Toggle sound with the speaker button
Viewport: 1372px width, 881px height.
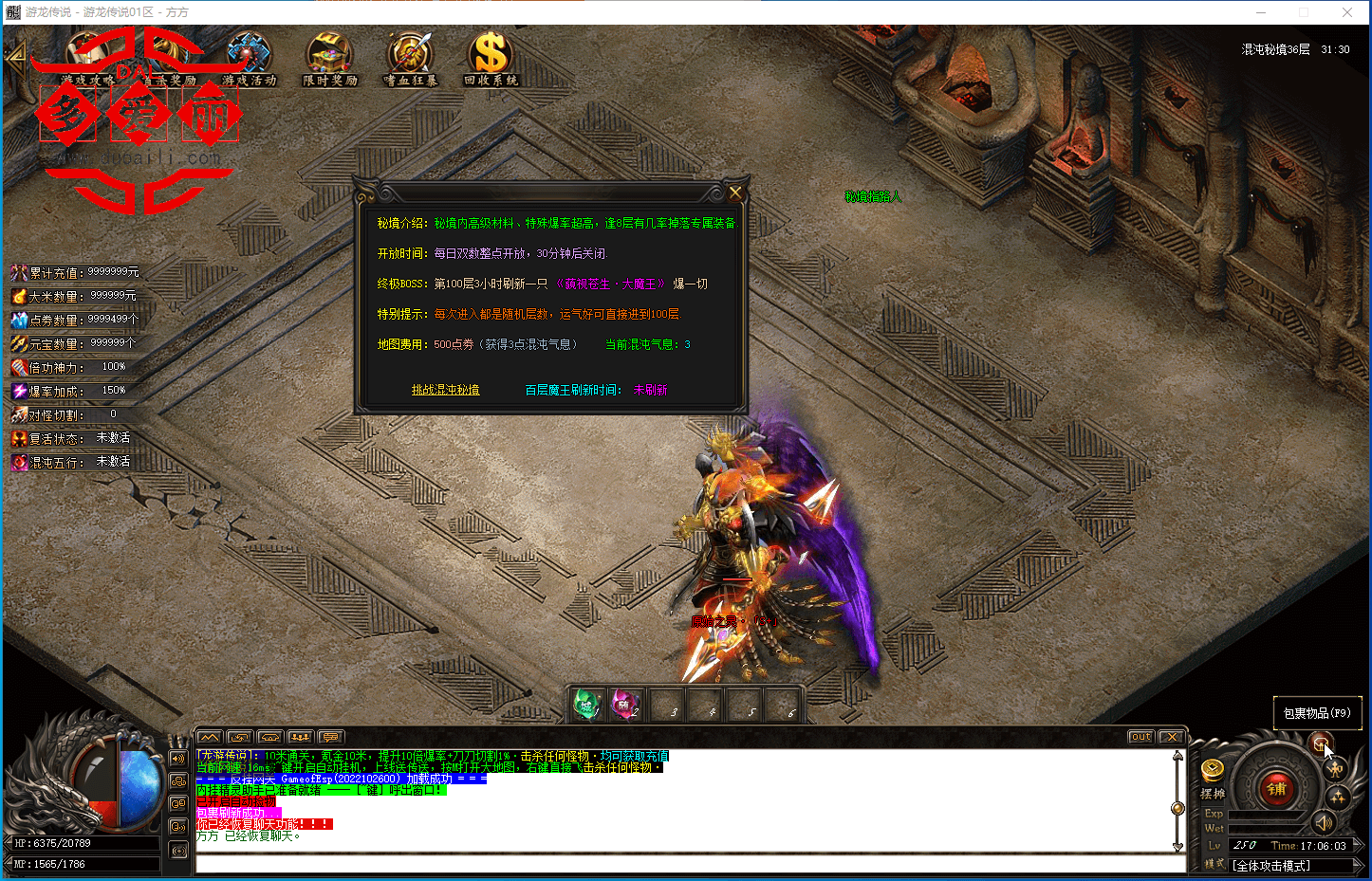point(1324,823)
